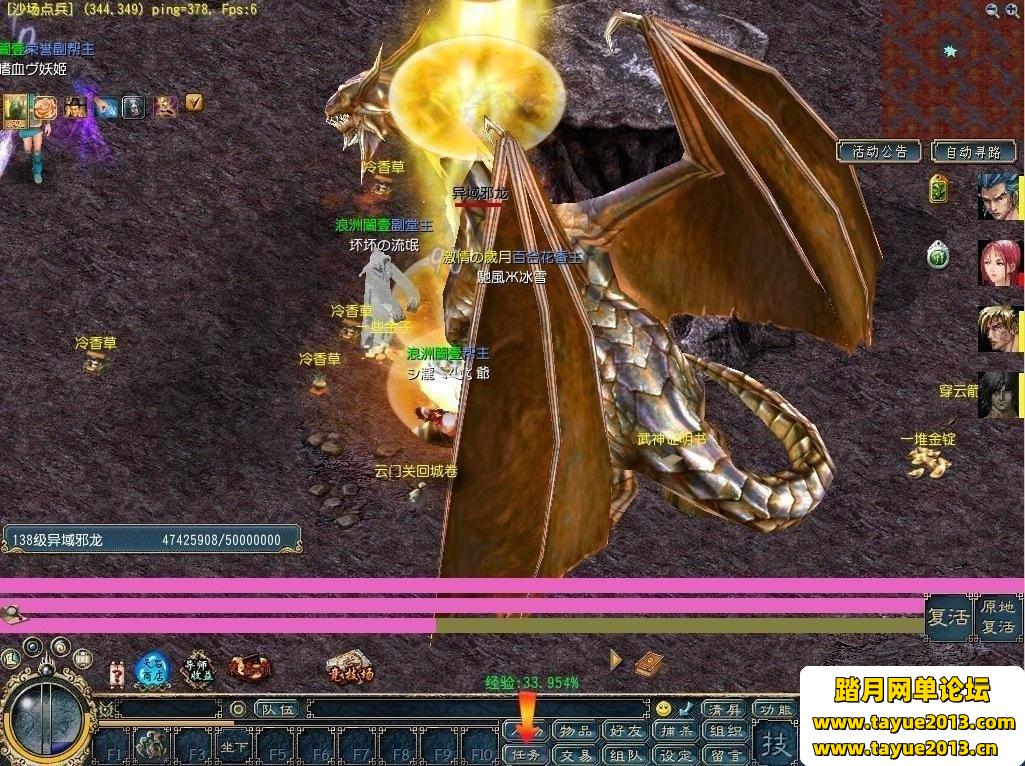Open the 交易 trade window
Screen dimensions: 1025x766
click(x=575, y=755)
